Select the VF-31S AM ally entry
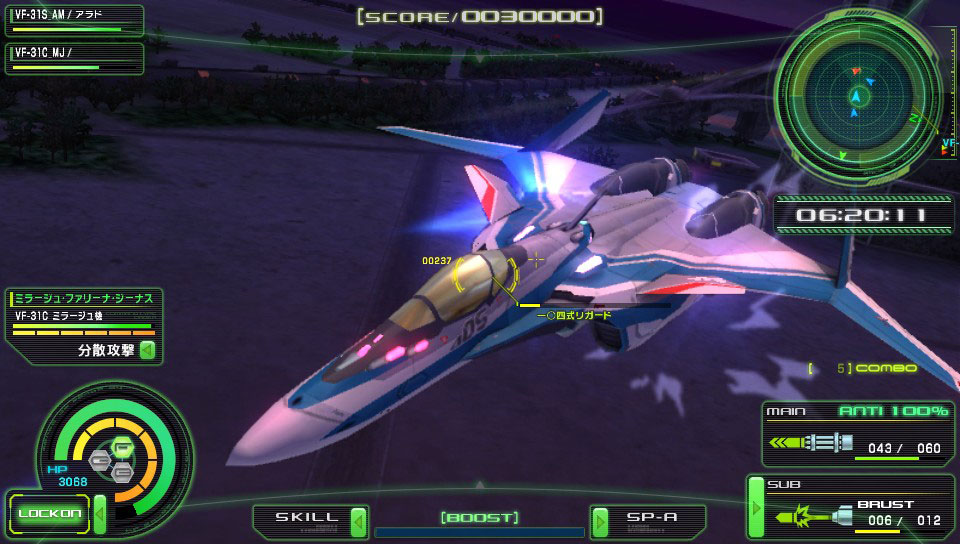 pyautogui.click(x=73, y=20)
